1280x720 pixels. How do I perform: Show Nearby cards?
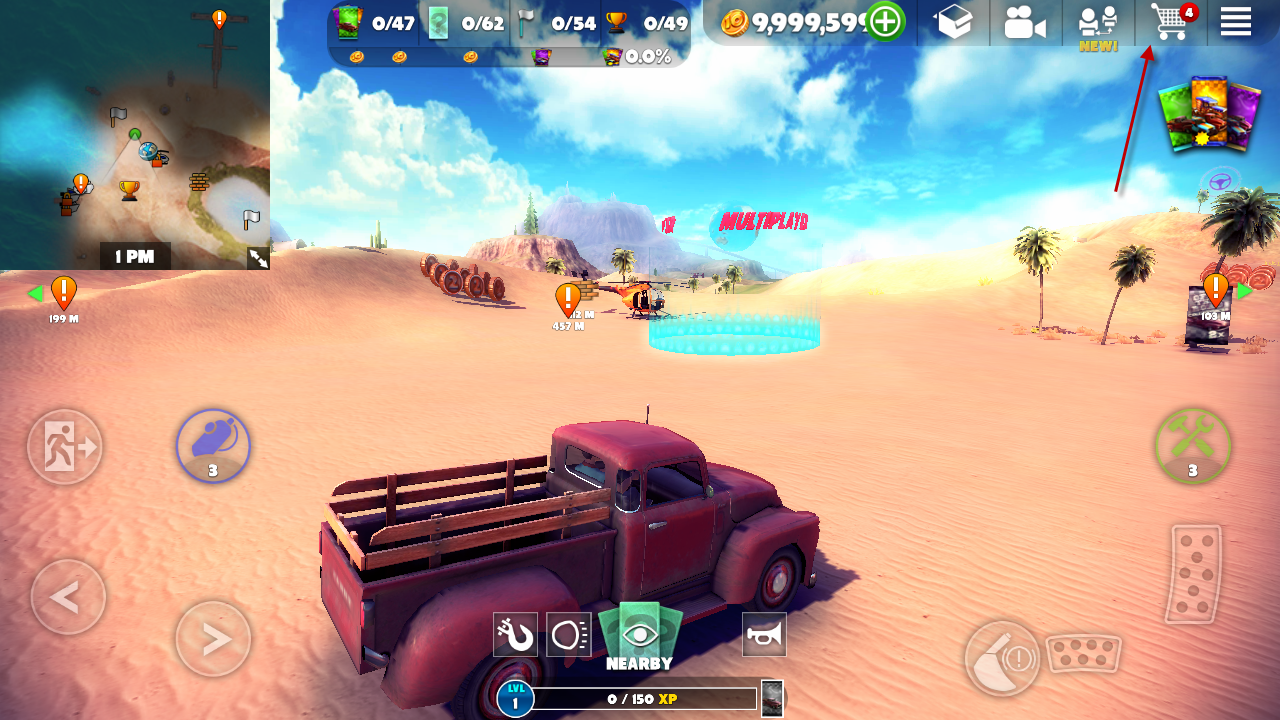coord(640,636)
